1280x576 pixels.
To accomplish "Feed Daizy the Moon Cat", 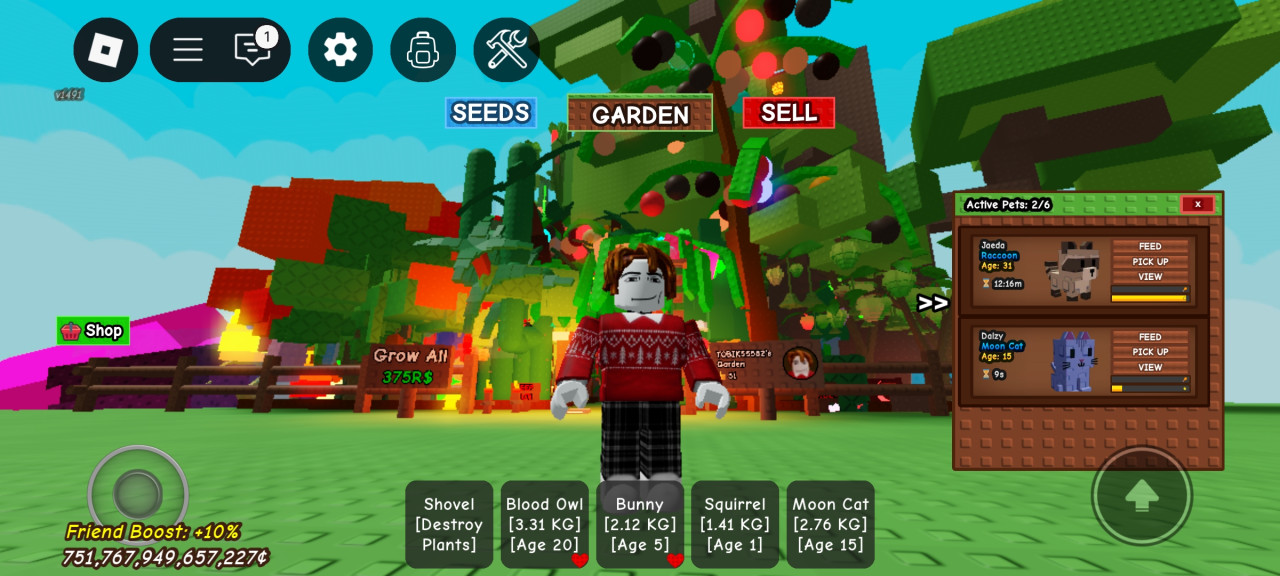I will (x=1150, y=337).
